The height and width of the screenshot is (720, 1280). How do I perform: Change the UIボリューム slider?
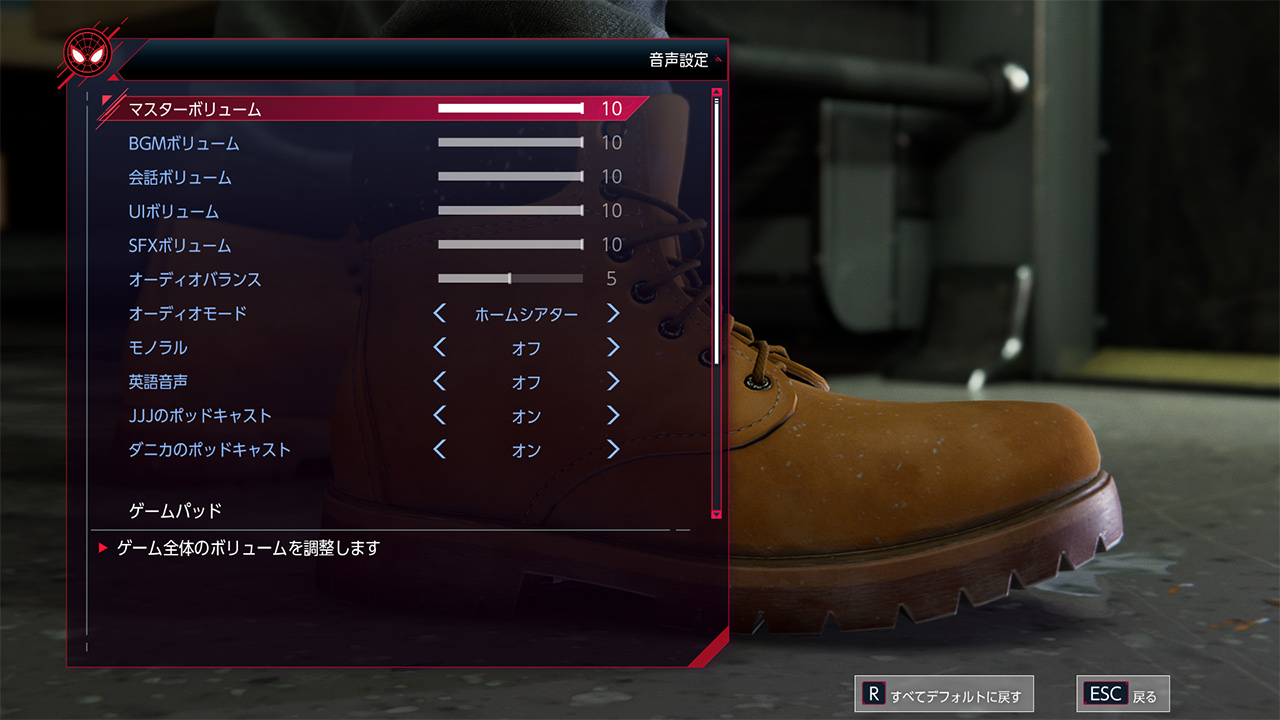point(510,211)
